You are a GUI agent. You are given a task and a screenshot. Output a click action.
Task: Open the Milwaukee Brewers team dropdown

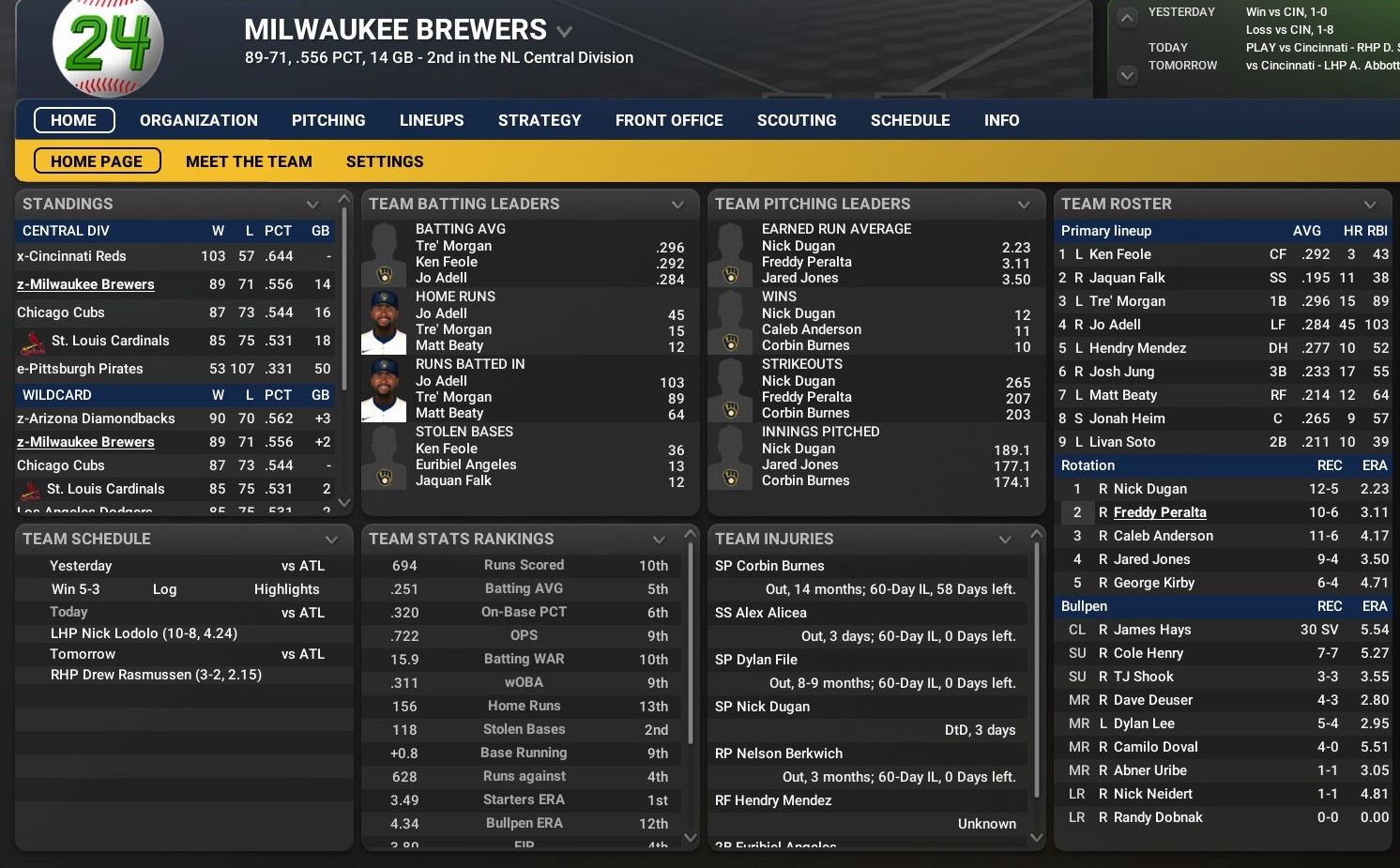pos(564,31)
